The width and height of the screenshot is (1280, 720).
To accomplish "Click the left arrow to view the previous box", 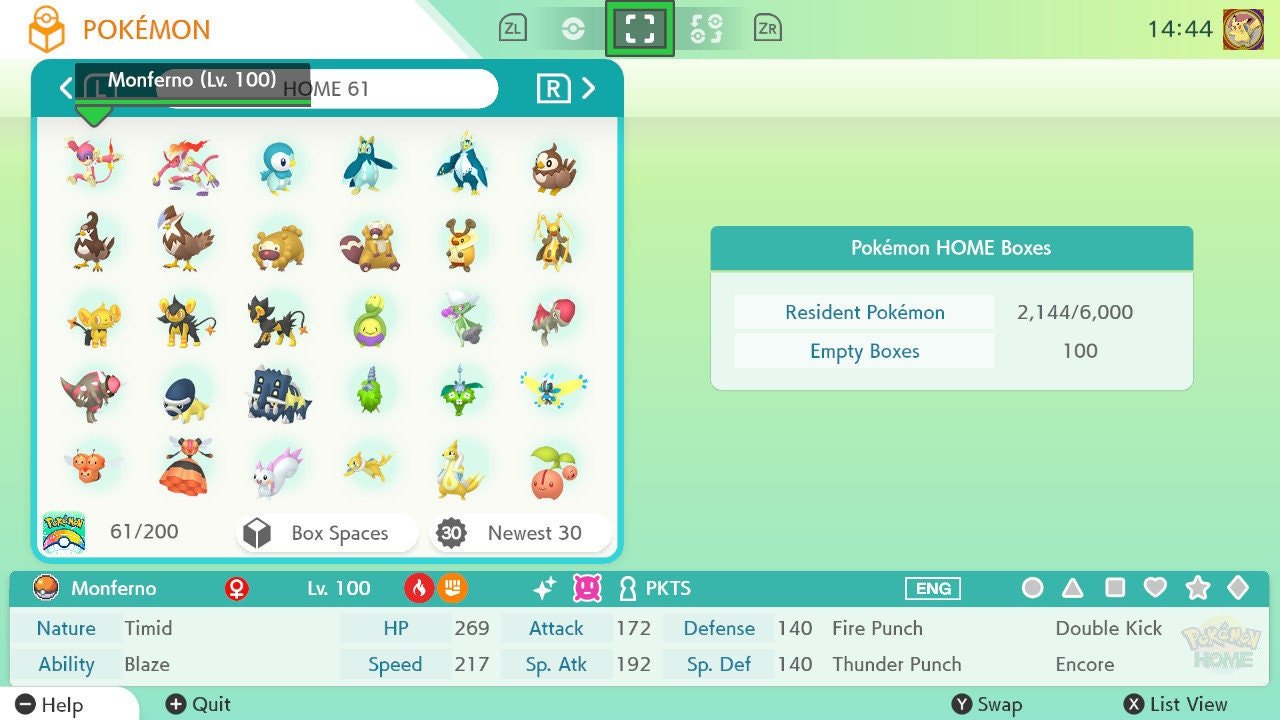I will (65, 88).
